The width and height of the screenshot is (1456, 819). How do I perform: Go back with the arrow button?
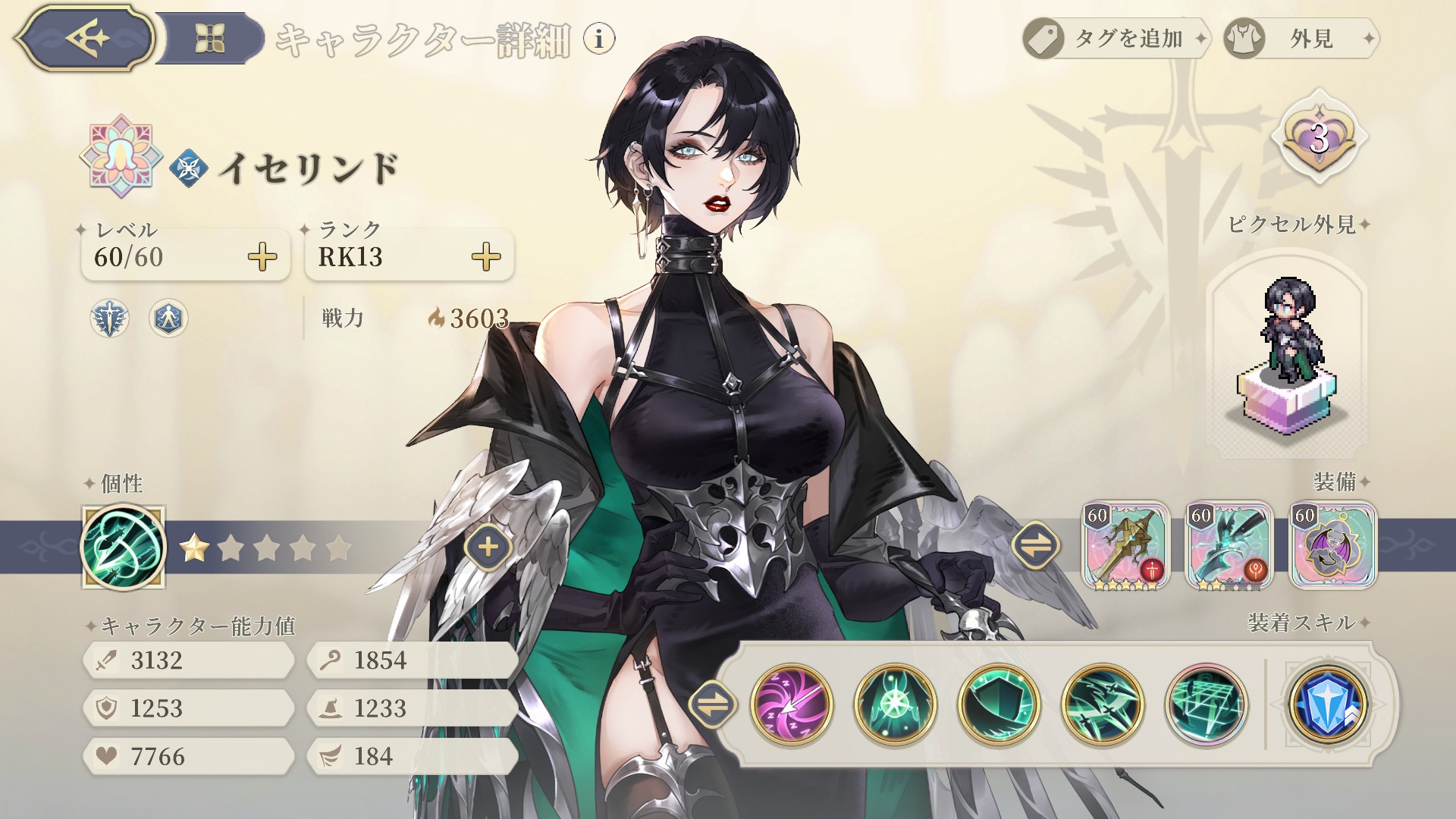[x=85, y=38]
